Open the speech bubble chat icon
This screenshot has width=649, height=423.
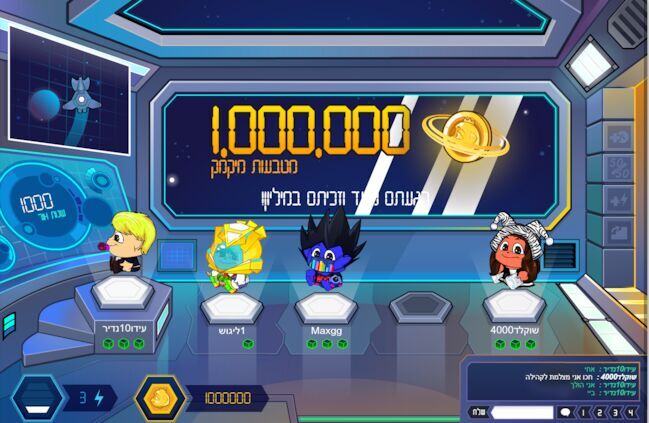(565, 411)
